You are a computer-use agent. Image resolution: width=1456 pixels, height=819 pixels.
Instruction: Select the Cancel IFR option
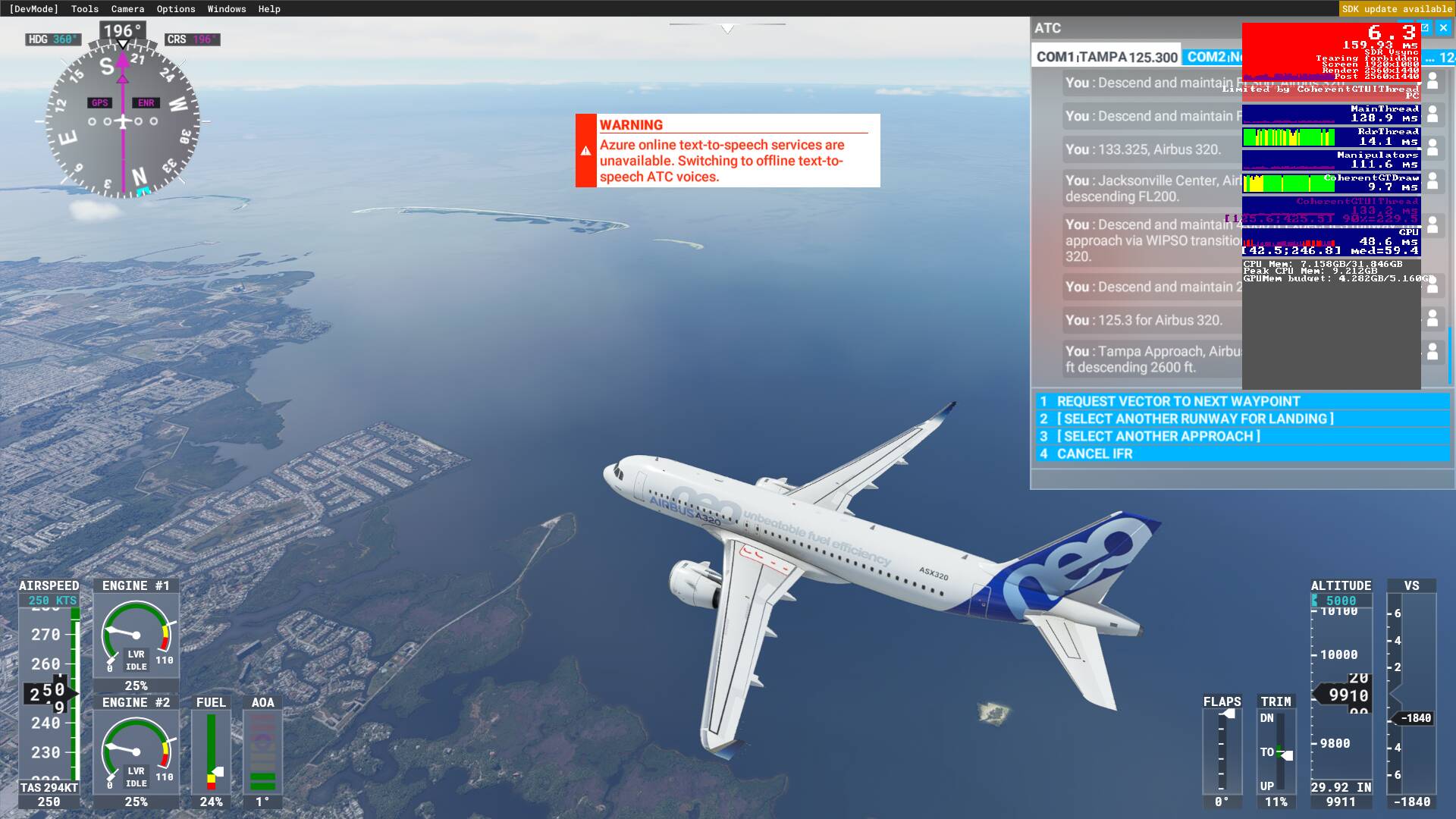(x=1094, y=453)
